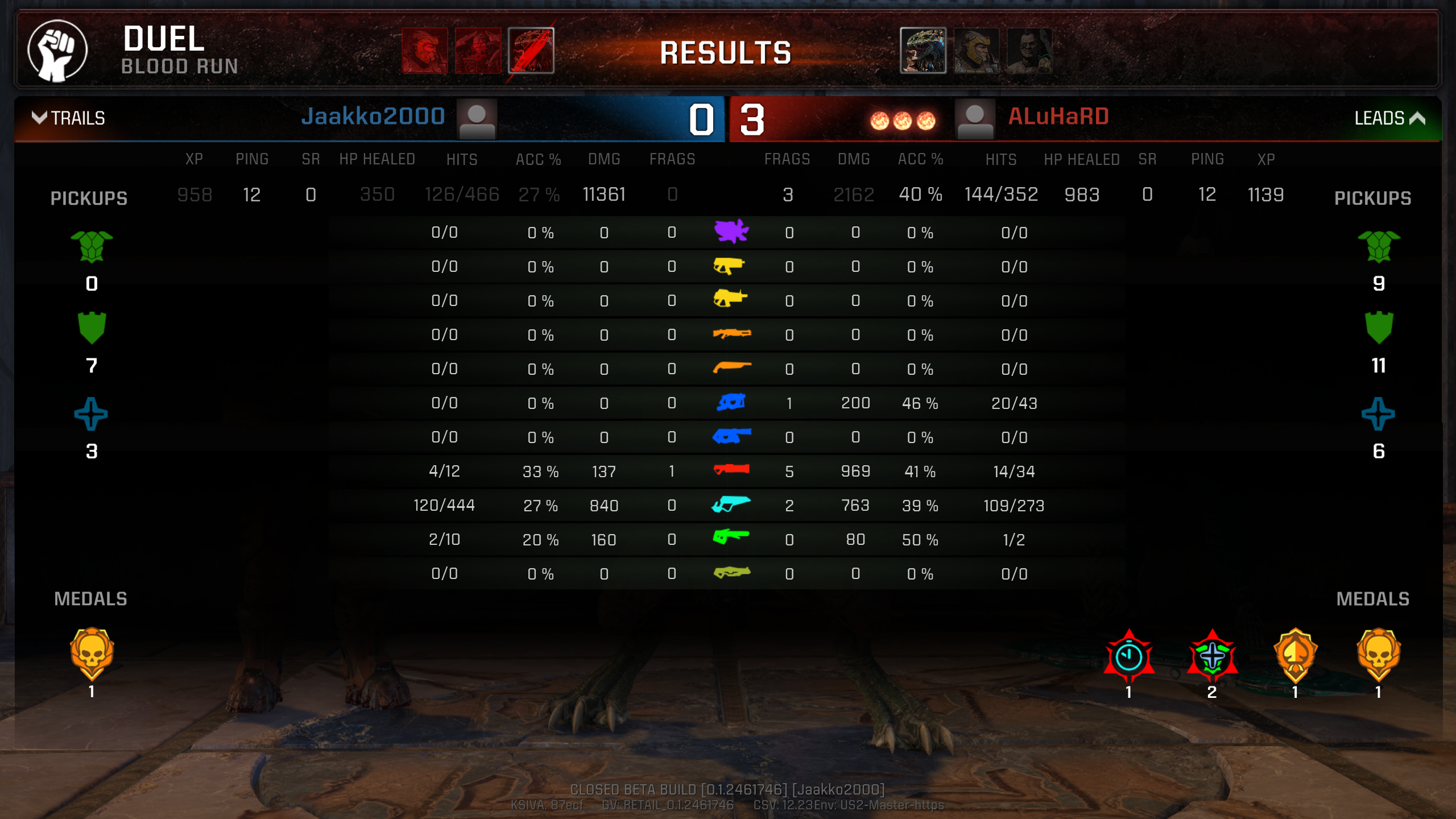Select the slashed red lizard champion portrait
1456x819 pixels.
(x=531, y=51)
